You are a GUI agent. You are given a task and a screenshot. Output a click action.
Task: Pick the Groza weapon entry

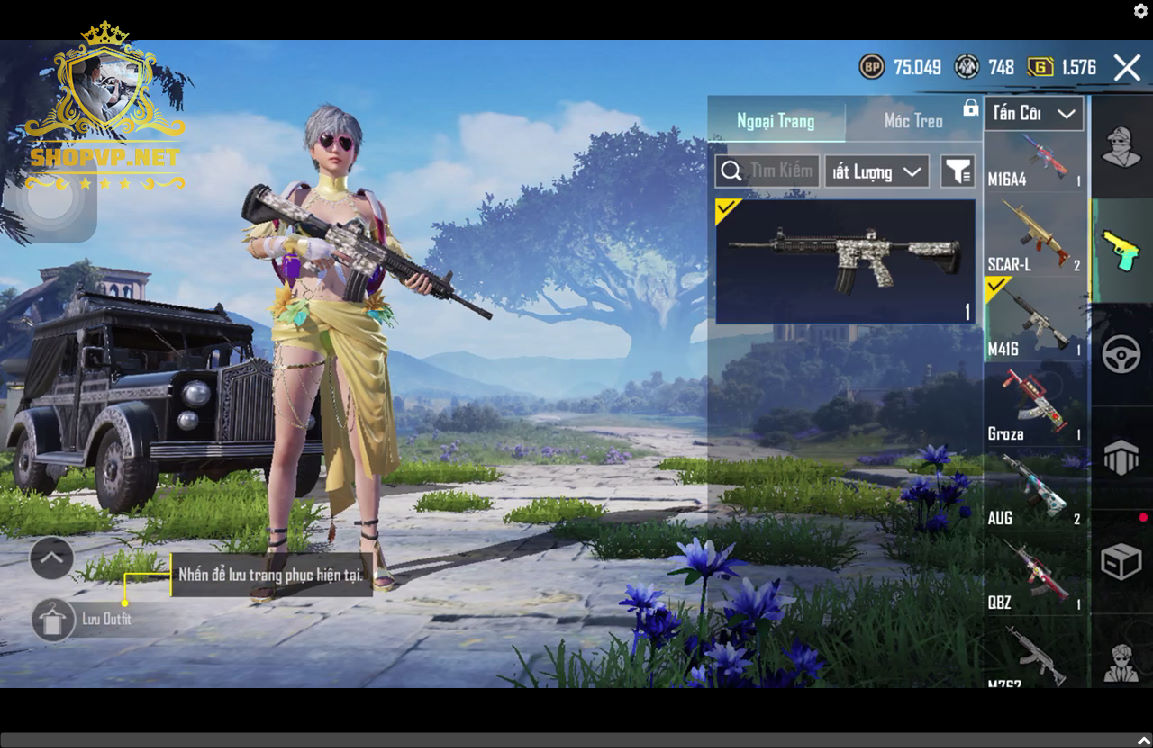point(1034,405)
